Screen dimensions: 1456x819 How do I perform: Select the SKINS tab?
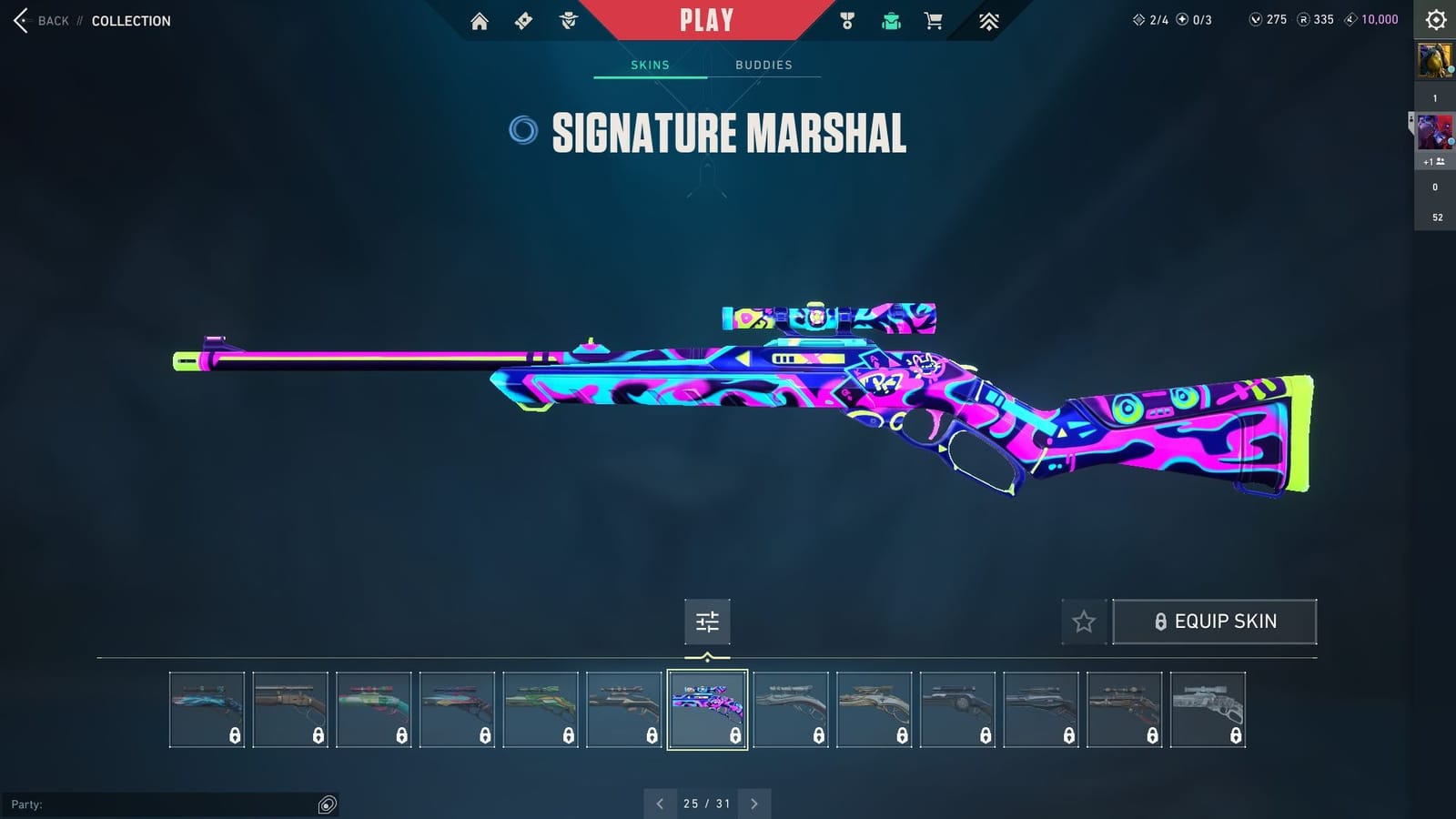651,65
